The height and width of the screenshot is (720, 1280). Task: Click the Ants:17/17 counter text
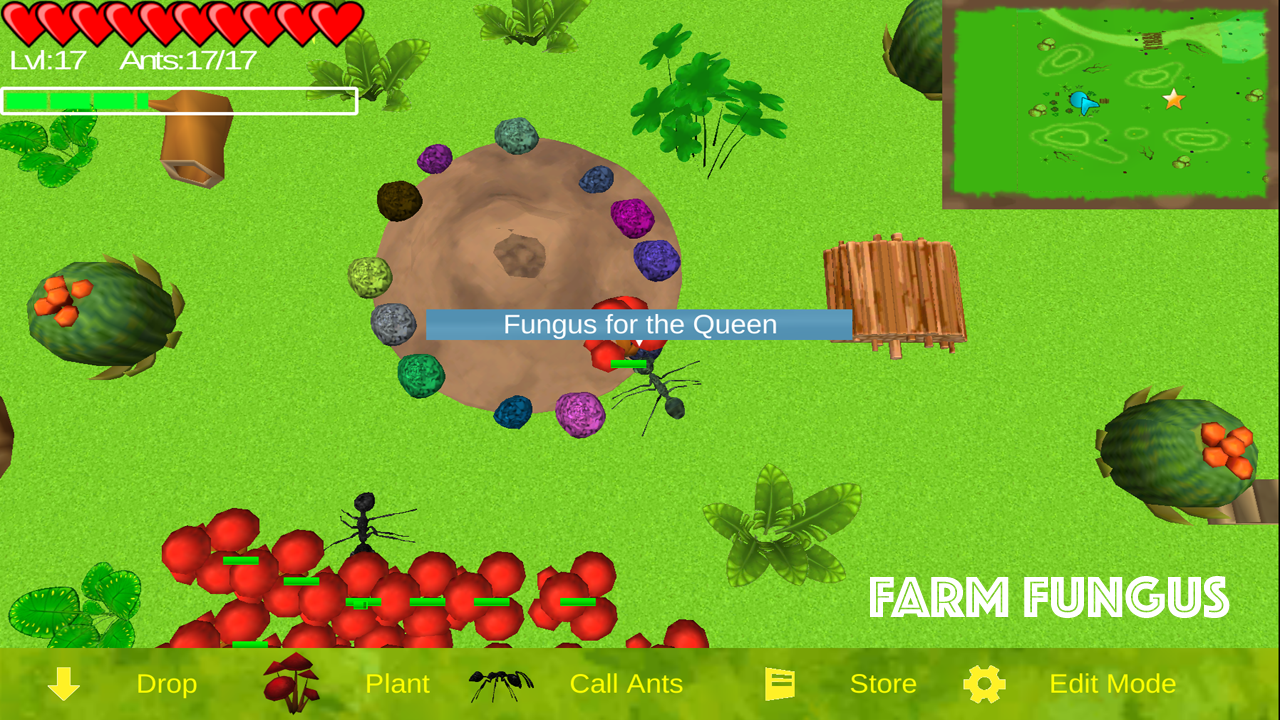188,60
